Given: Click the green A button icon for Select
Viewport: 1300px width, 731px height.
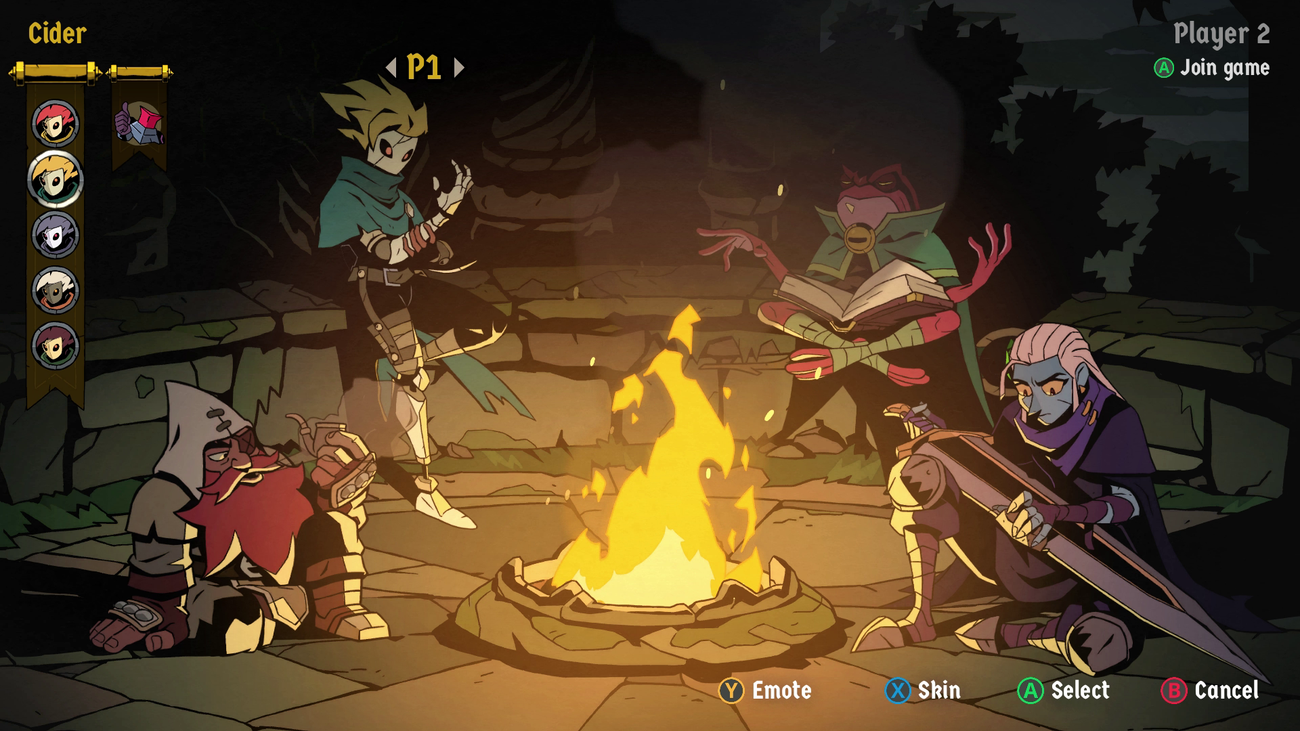Looking at the screenshot, I should pyautogui.click(x=1030, y=690).
